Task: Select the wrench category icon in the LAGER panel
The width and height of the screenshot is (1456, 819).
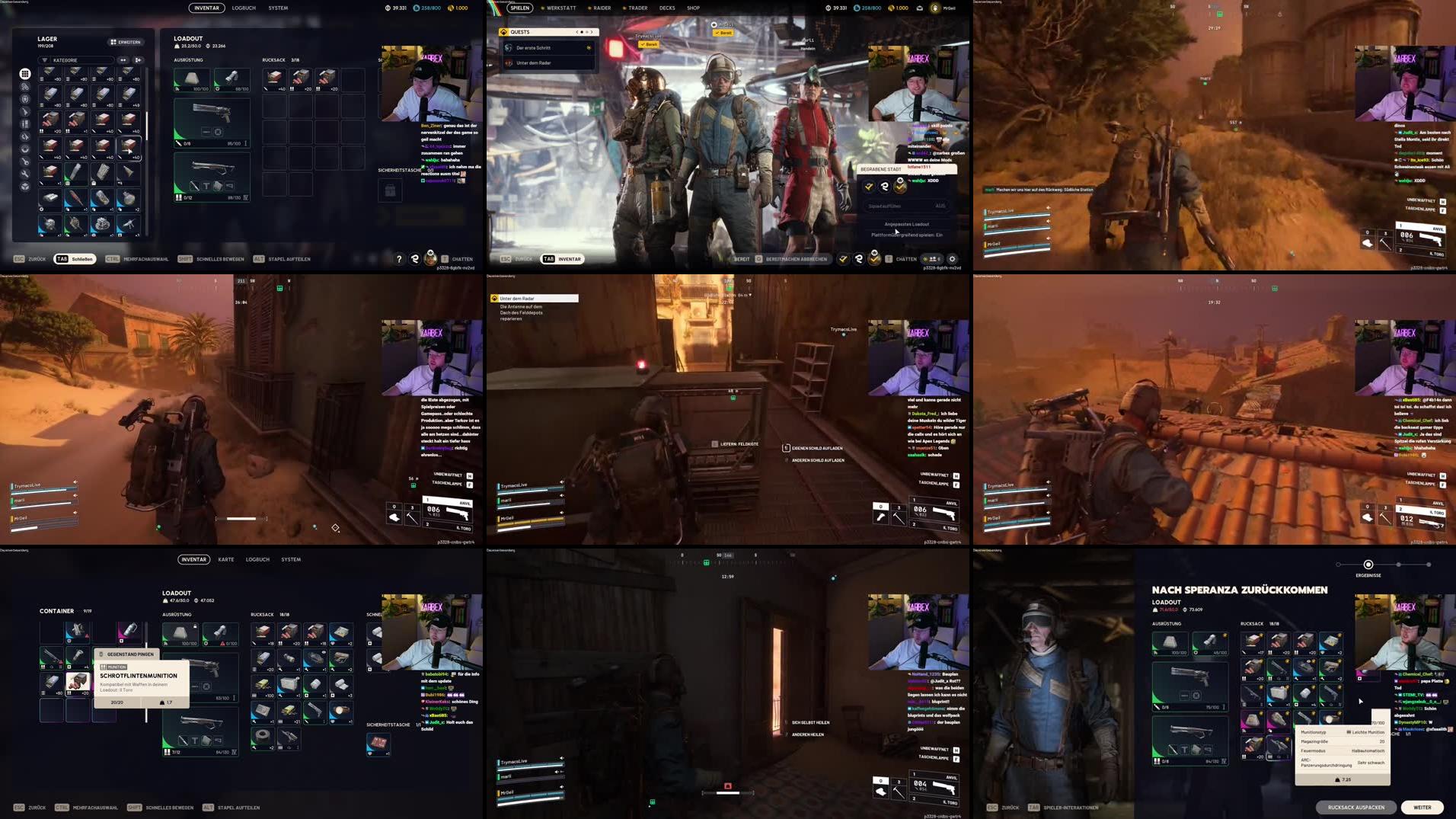Action: (24, 173)
